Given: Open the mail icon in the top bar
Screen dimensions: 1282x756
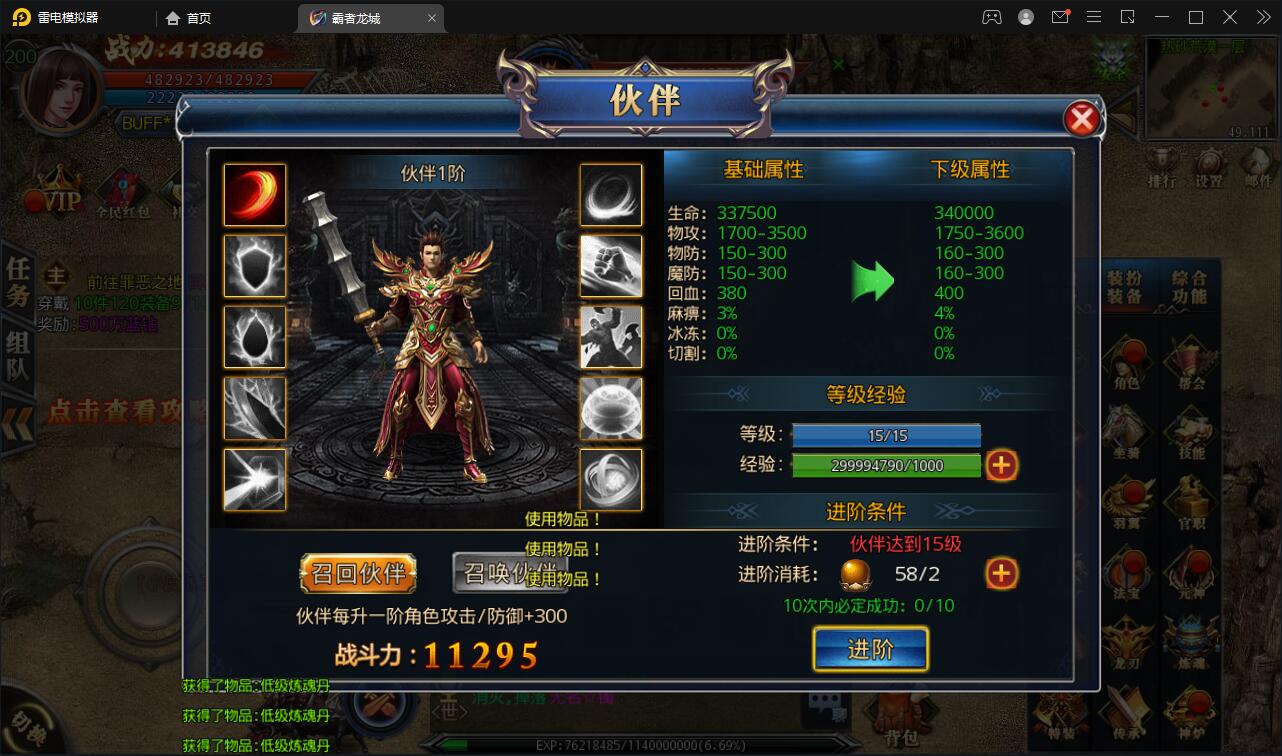Looking at the screenshot, I should 1060,16.
